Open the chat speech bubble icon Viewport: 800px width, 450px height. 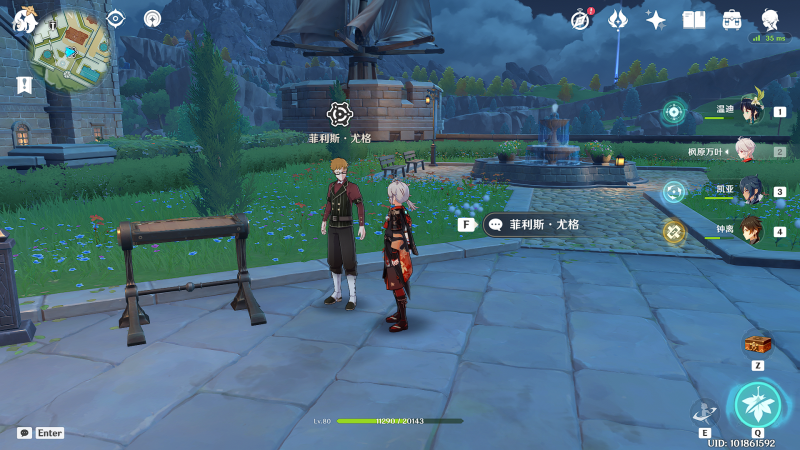click(x=24, y=433)
